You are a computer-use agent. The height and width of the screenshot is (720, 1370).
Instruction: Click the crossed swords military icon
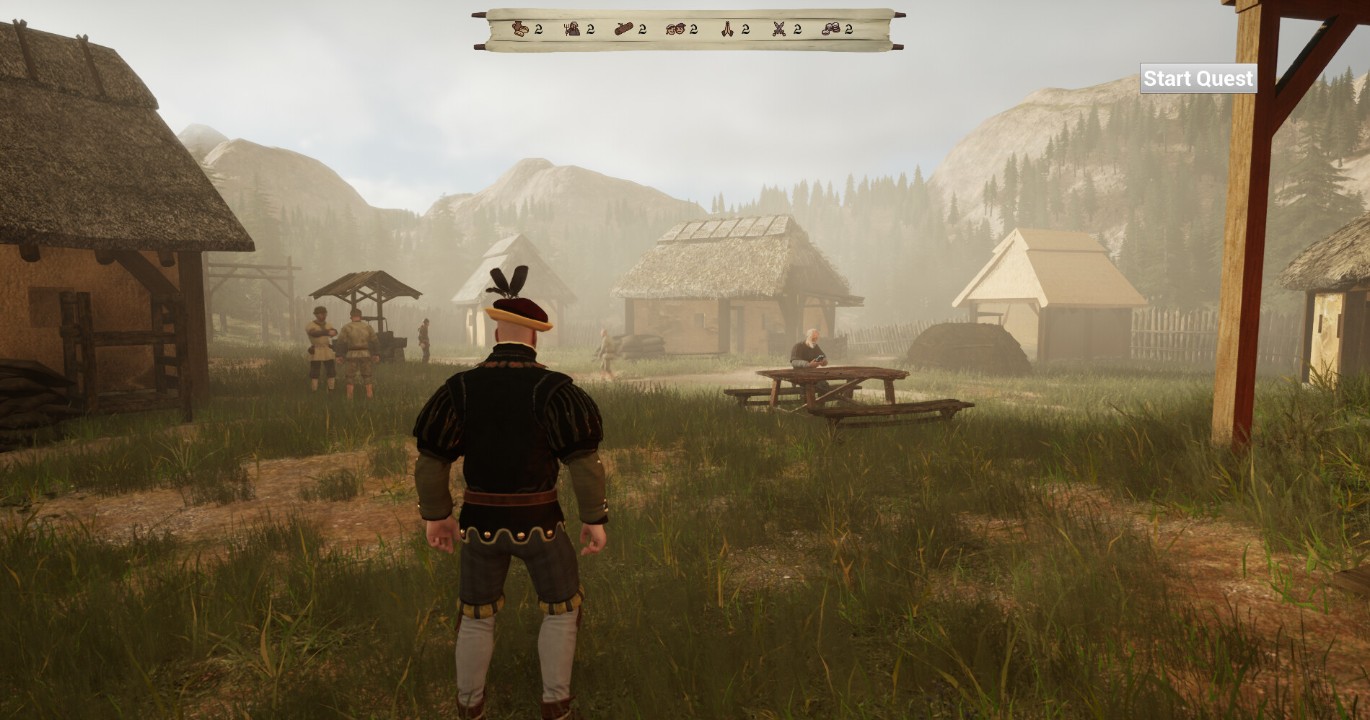pyautogui.click(x=779, y=29)
